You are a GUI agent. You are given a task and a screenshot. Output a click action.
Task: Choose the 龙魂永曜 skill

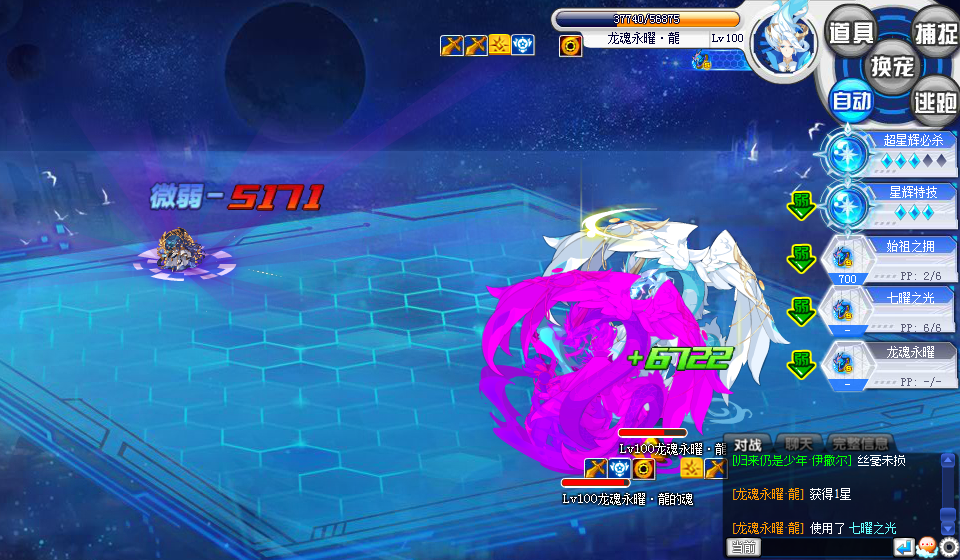pyautogui.click(x=890, y=364)
